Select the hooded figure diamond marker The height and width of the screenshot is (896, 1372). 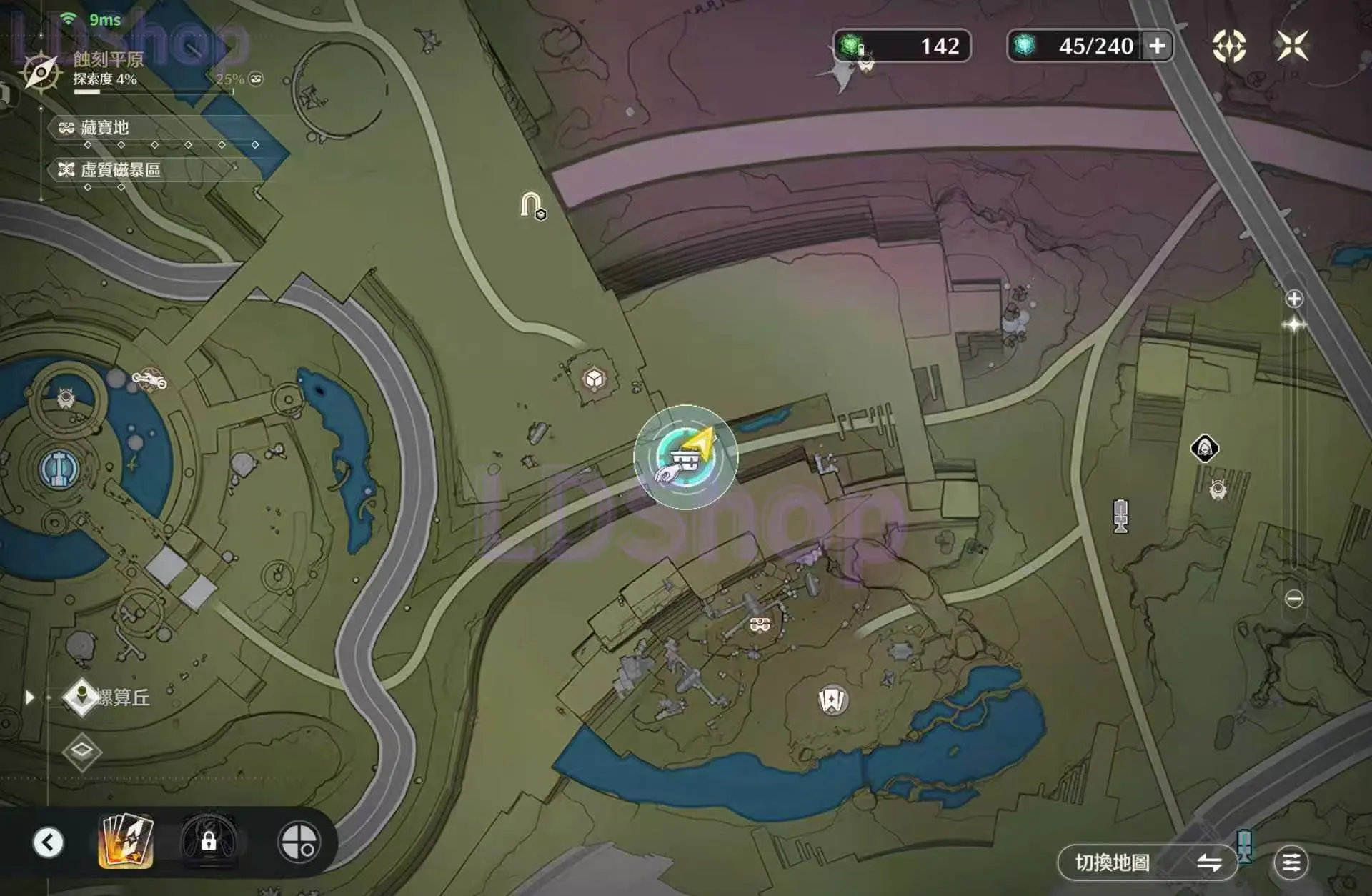(x=1204, y=449)
